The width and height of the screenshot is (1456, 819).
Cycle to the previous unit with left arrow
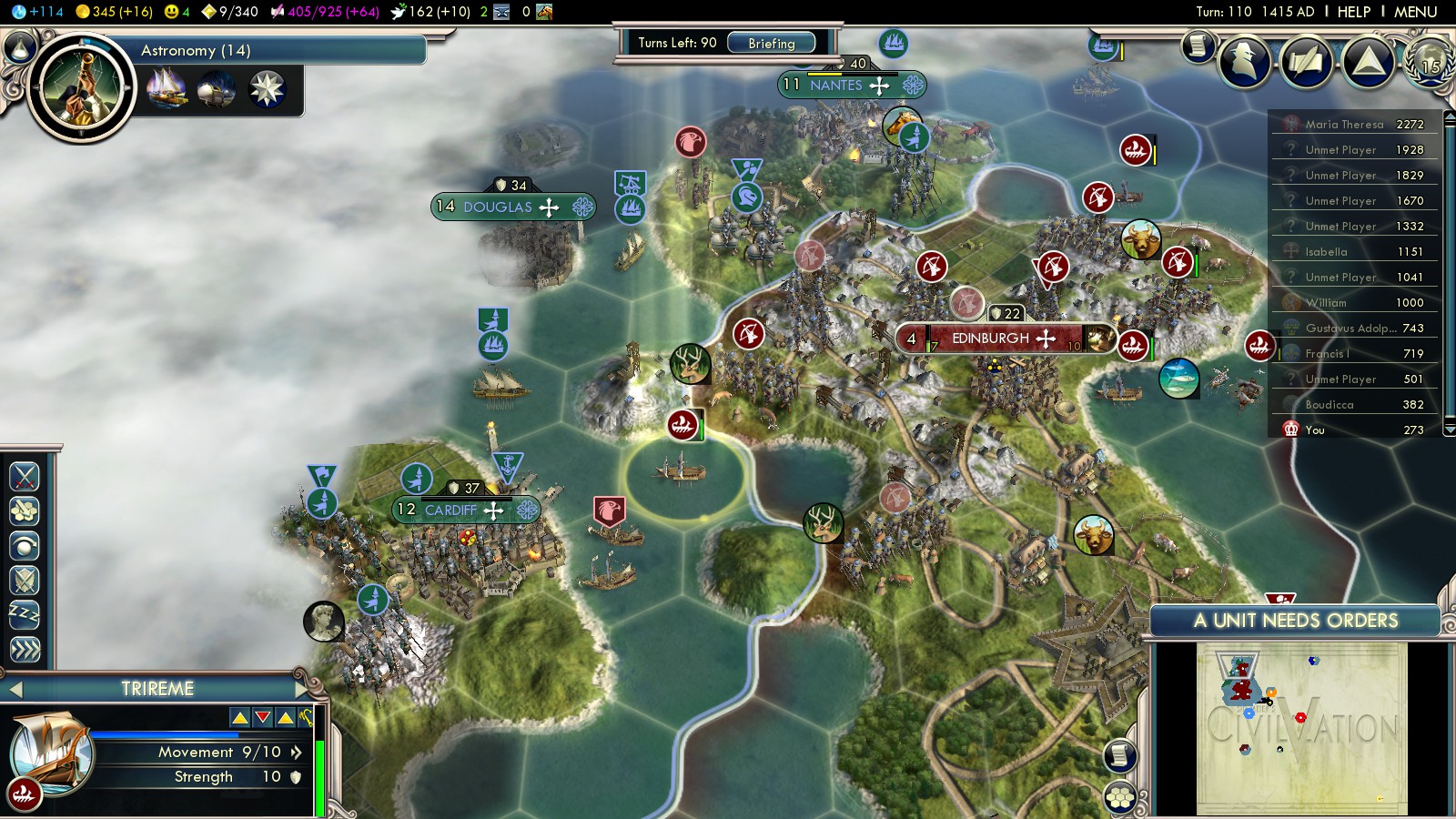click(x=15, y=689)
